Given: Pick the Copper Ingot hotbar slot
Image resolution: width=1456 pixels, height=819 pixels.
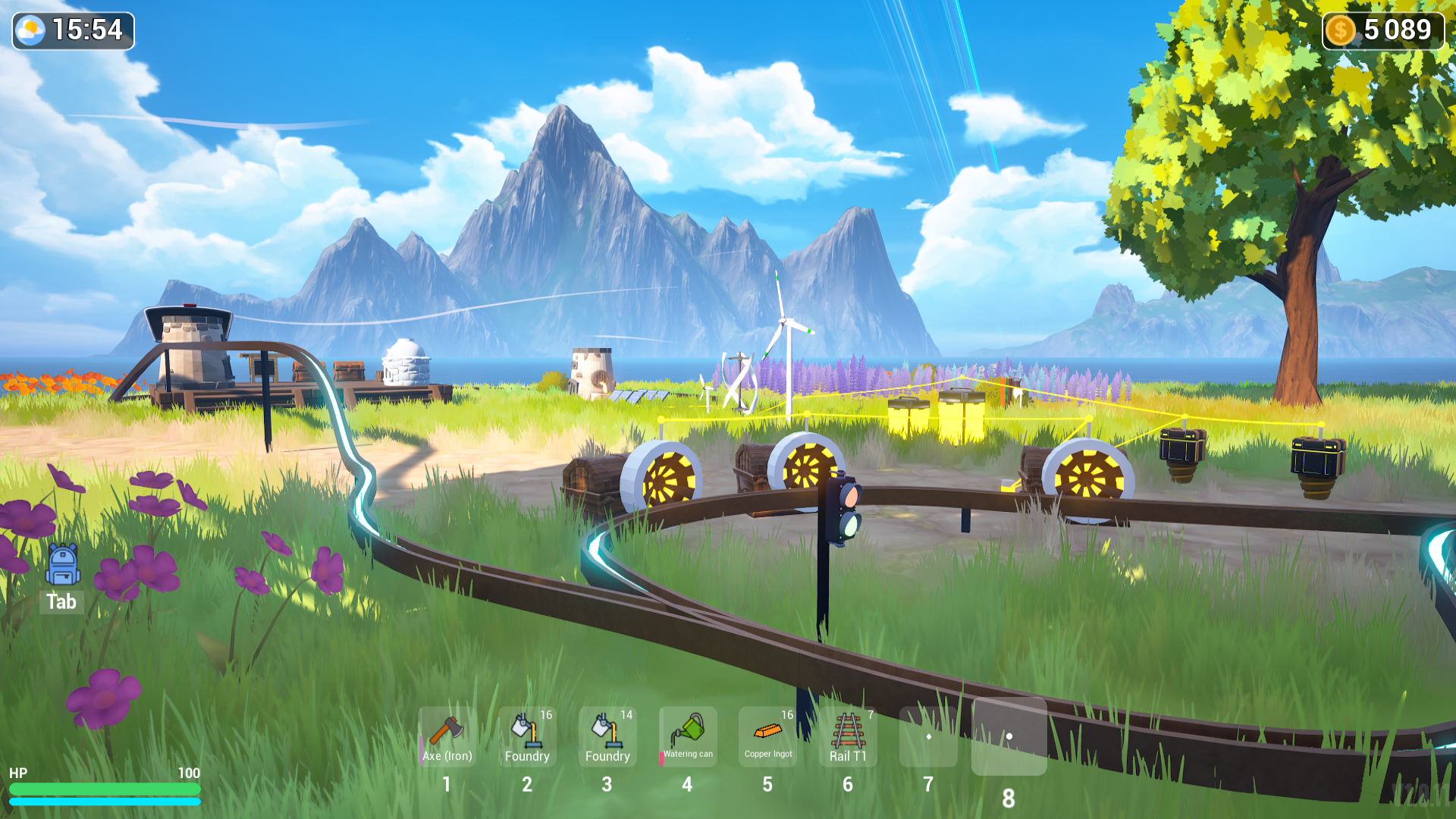Looking at the screenshot, I should [768, 736].
